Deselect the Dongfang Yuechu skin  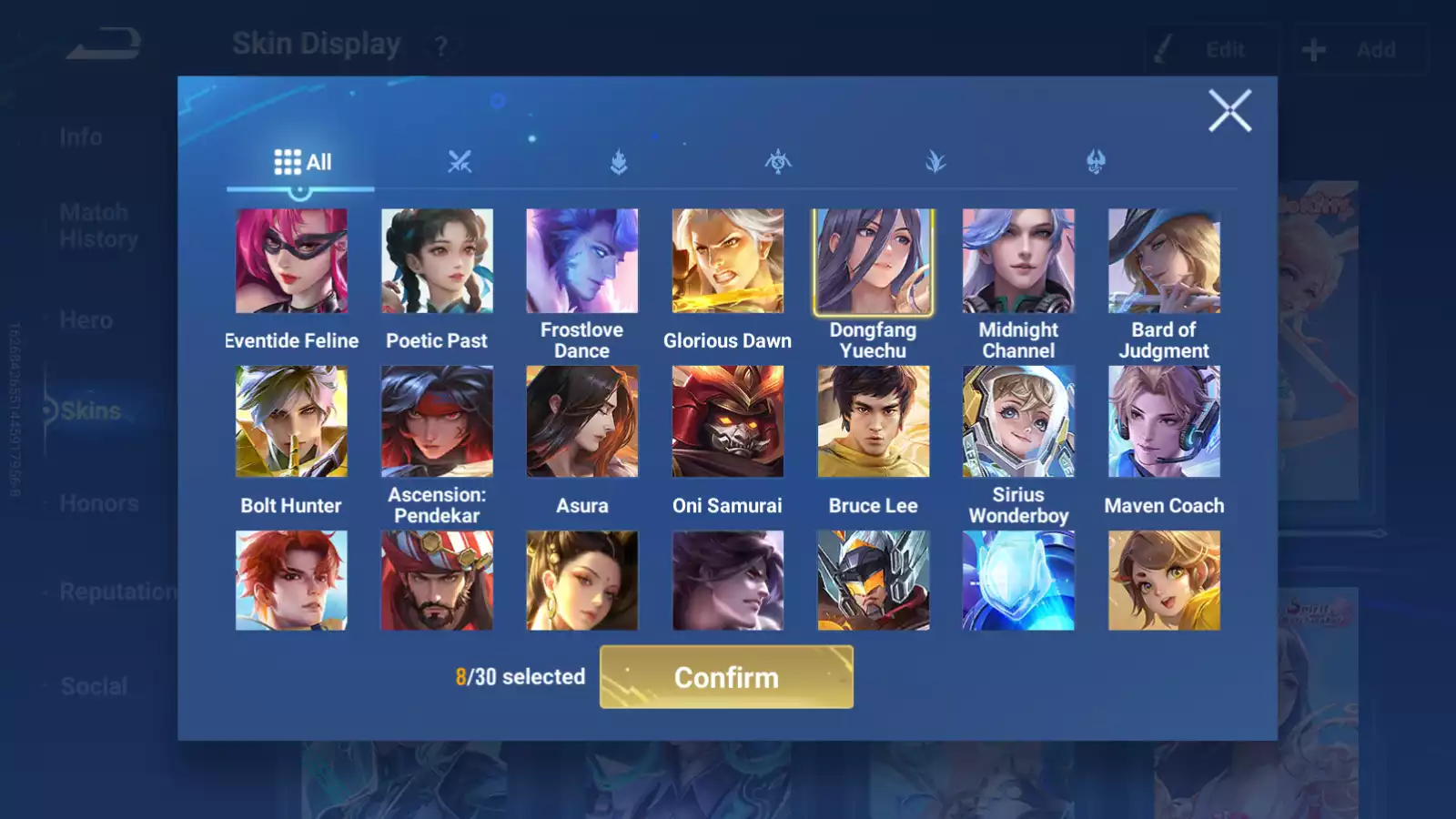coord(873,260)
